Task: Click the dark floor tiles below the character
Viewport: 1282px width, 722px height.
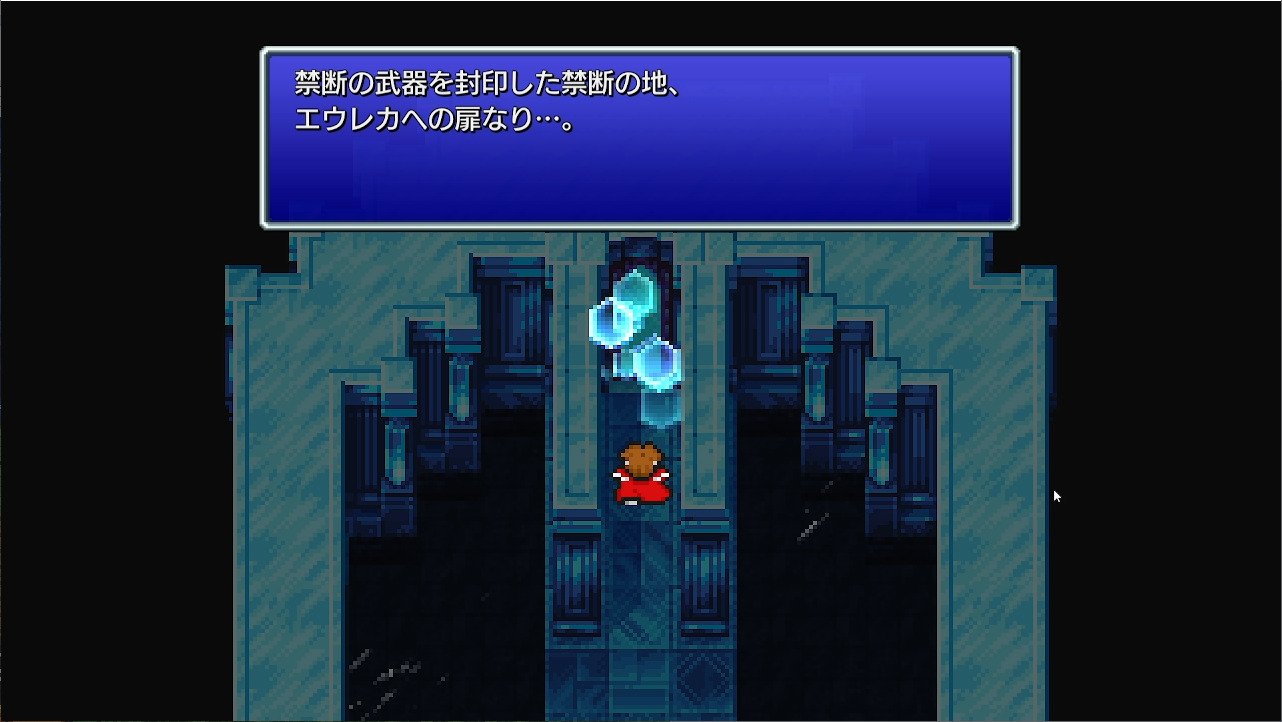Action: point(640,600)
